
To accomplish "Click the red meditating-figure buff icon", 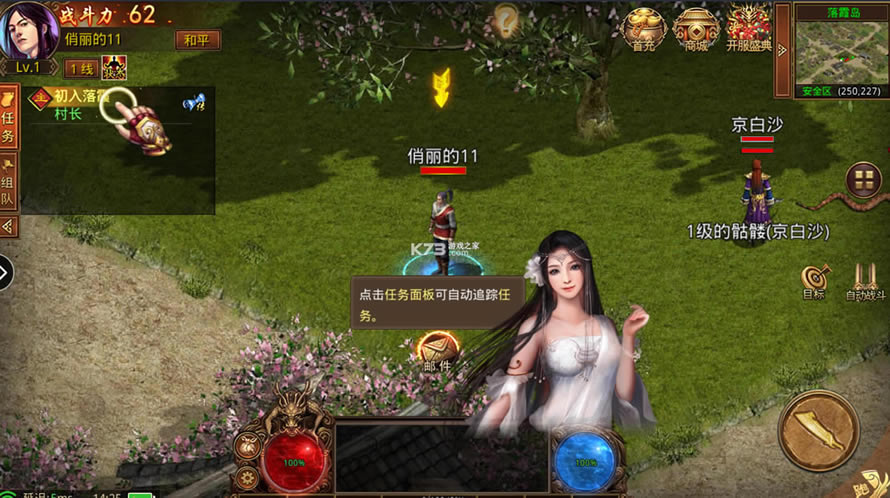I will (x=113, y=68).
